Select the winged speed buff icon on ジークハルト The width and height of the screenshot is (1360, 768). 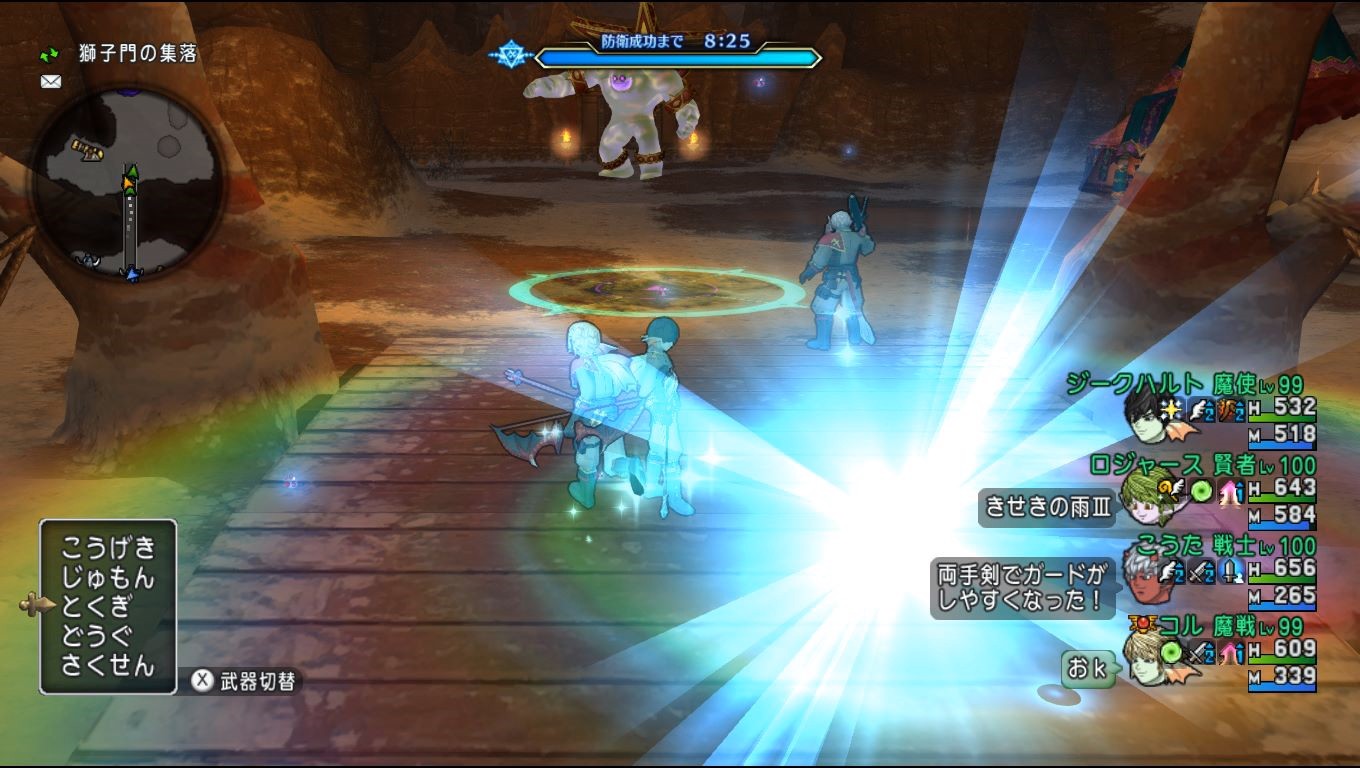click(1198, 409)
